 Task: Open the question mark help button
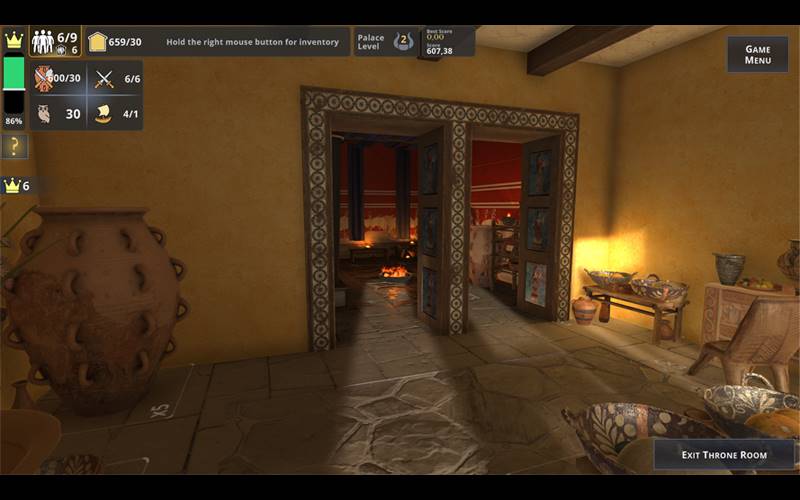point(14,147)
